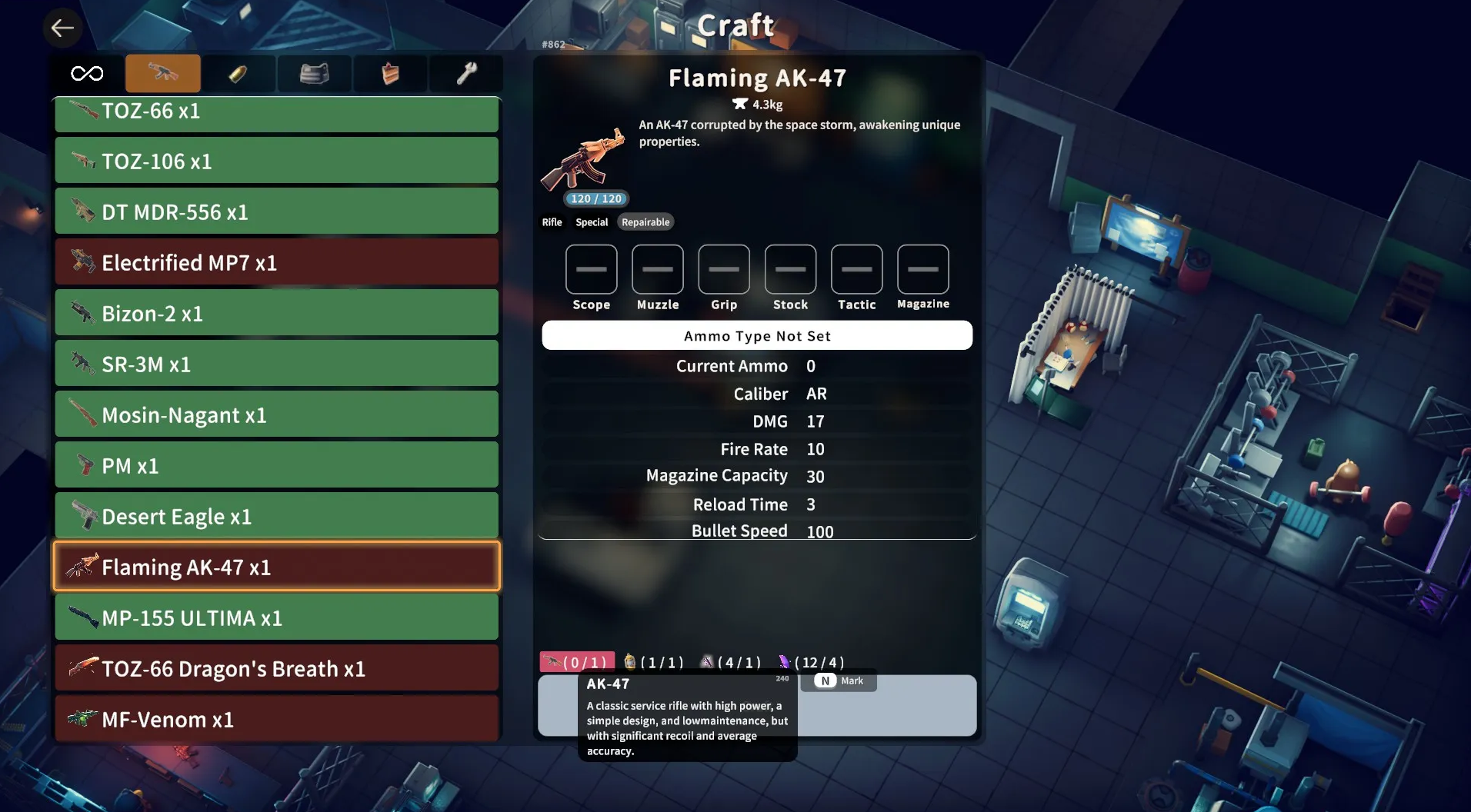Pick the Bizon-2 recipe

[x=276, y=314]
